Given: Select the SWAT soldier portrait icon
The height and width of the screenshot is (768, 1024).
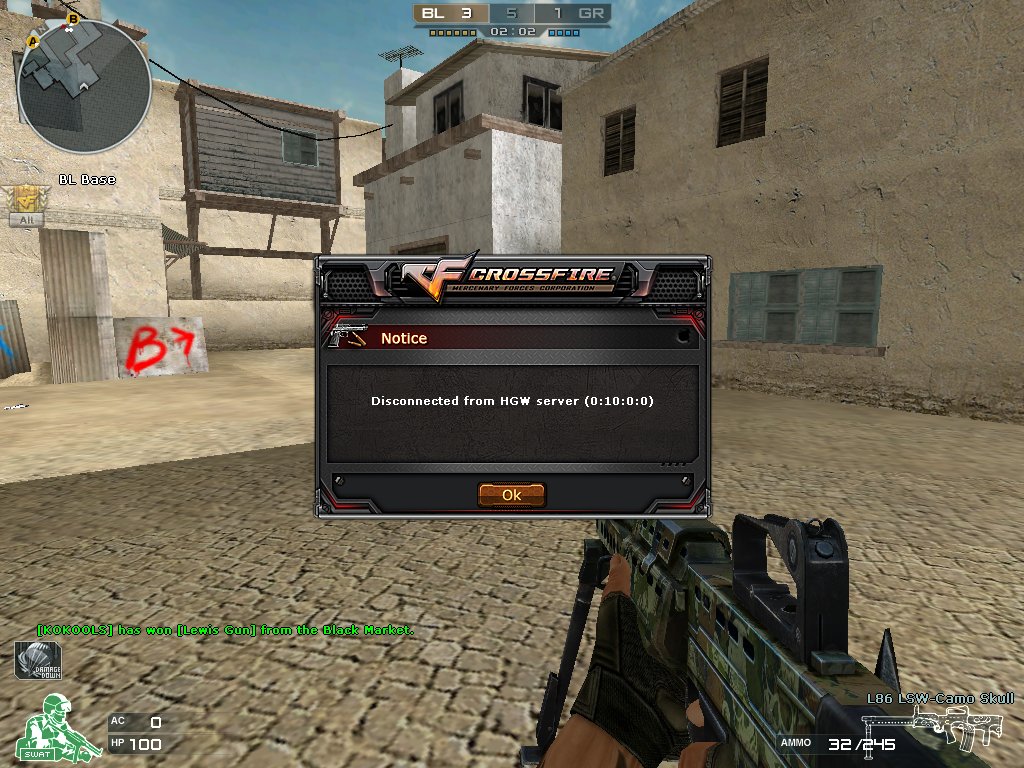Looking at the screenshot, I should (54, 728).
